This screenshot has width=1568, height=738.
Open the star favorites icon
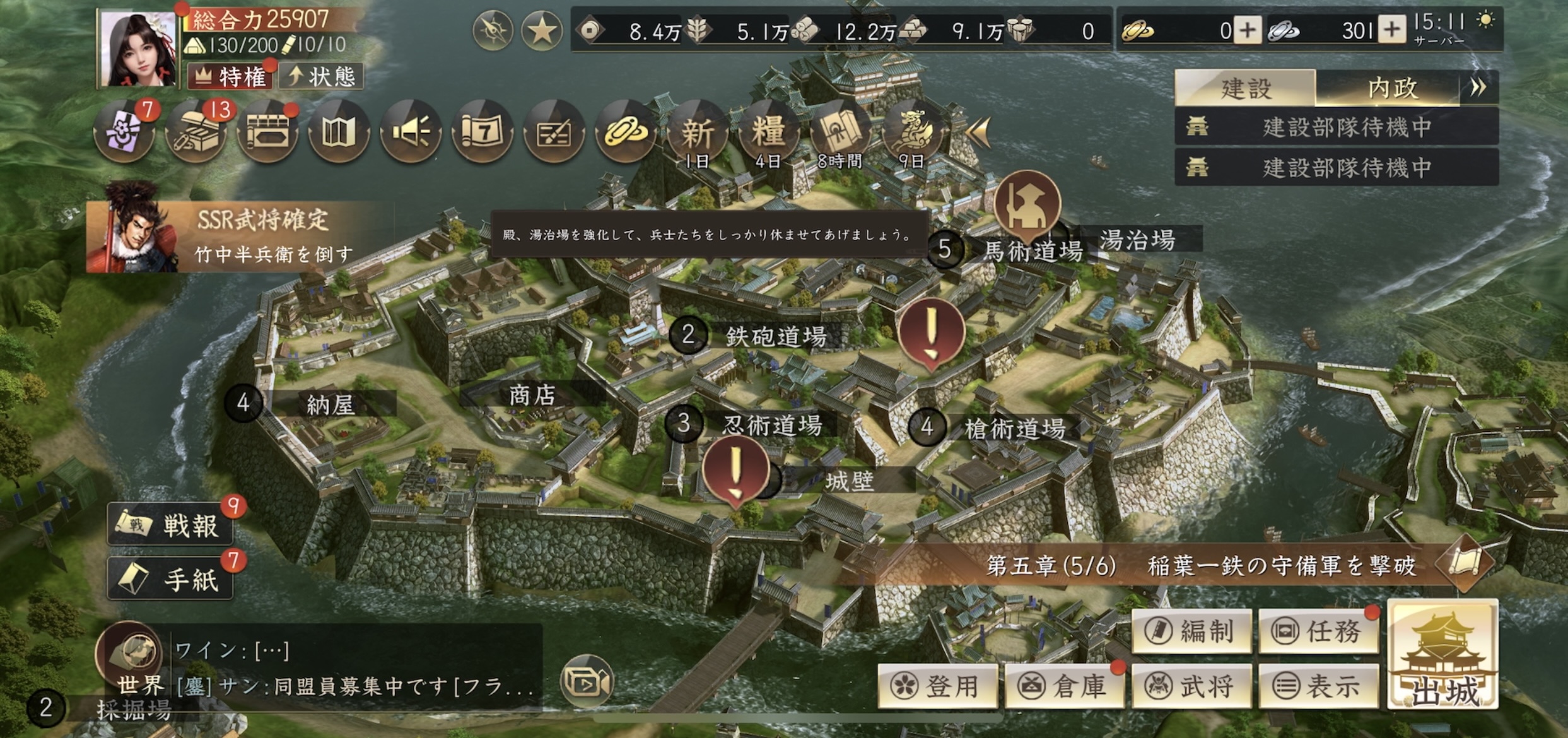point(541,30)
